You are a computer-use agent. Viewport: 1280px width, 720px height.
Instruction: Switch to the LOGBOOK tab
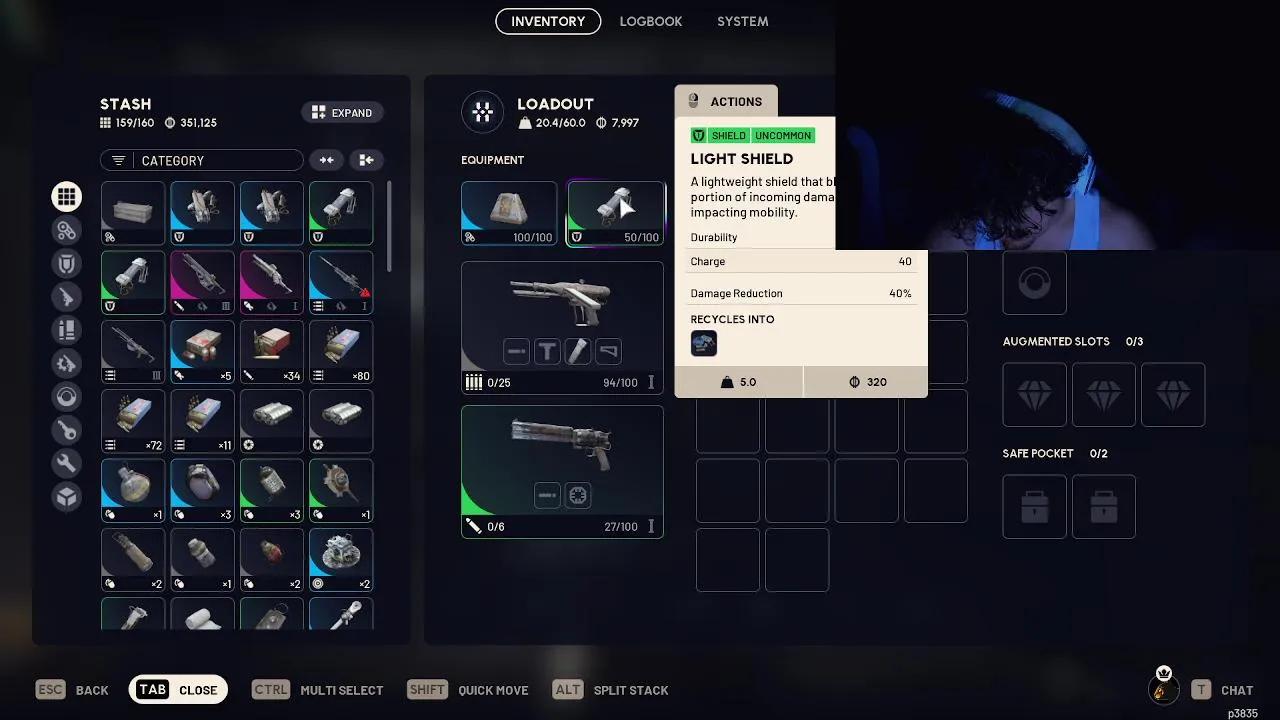[651, 21]
